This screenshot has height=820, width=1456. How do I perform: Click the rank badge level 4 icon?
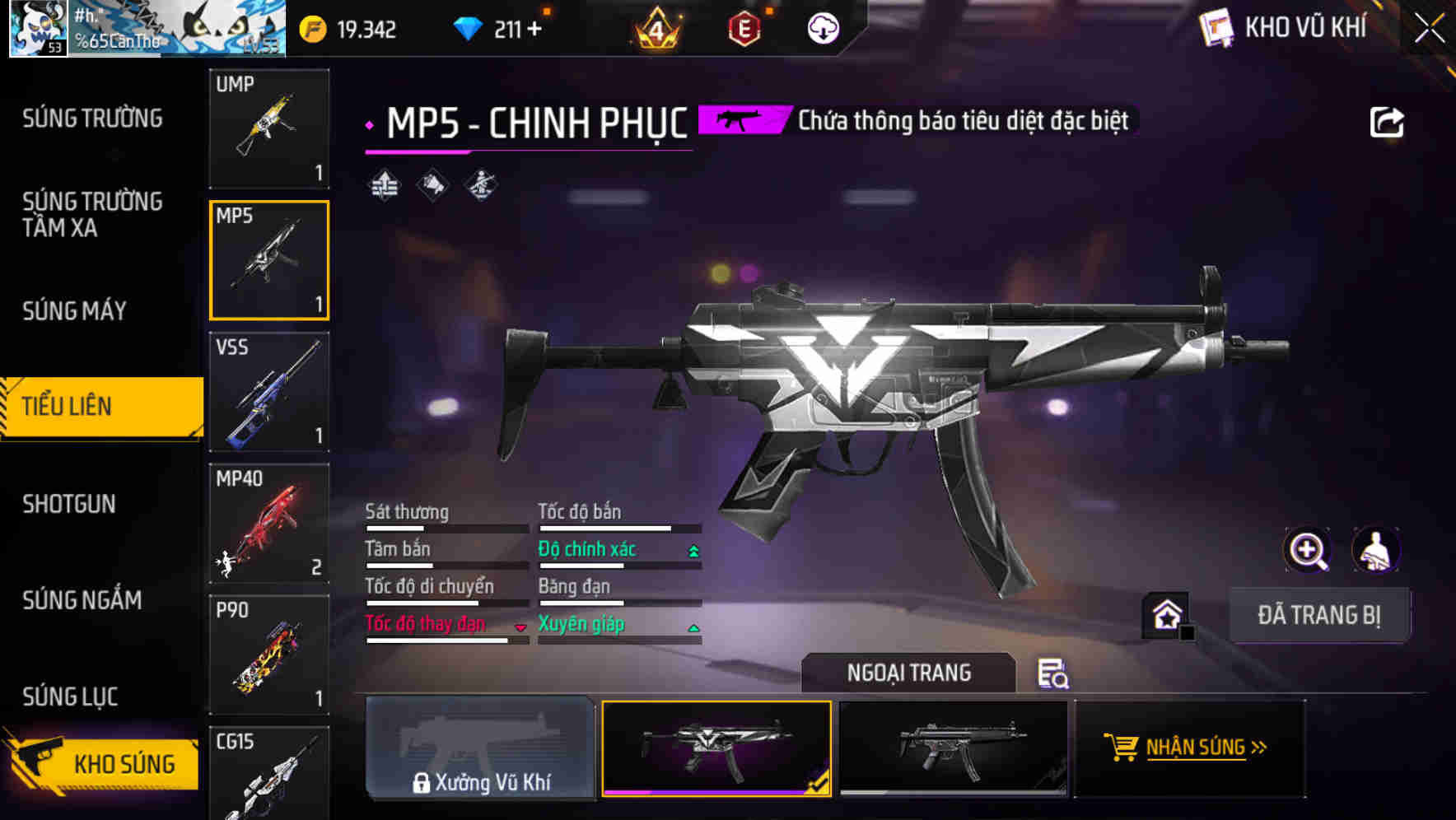pos(656,30)
